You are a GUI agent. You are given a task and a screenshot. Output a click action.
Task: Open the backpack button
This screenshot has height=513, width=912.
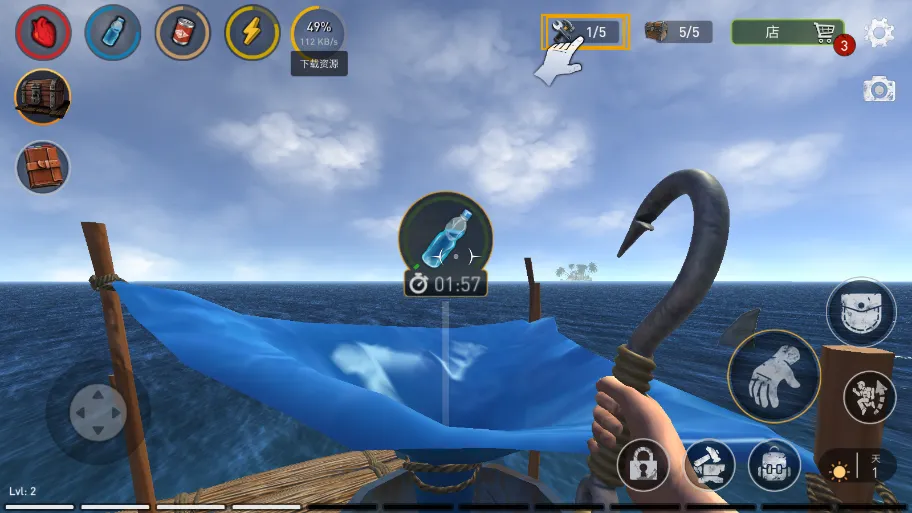click(x=774, y=466)
